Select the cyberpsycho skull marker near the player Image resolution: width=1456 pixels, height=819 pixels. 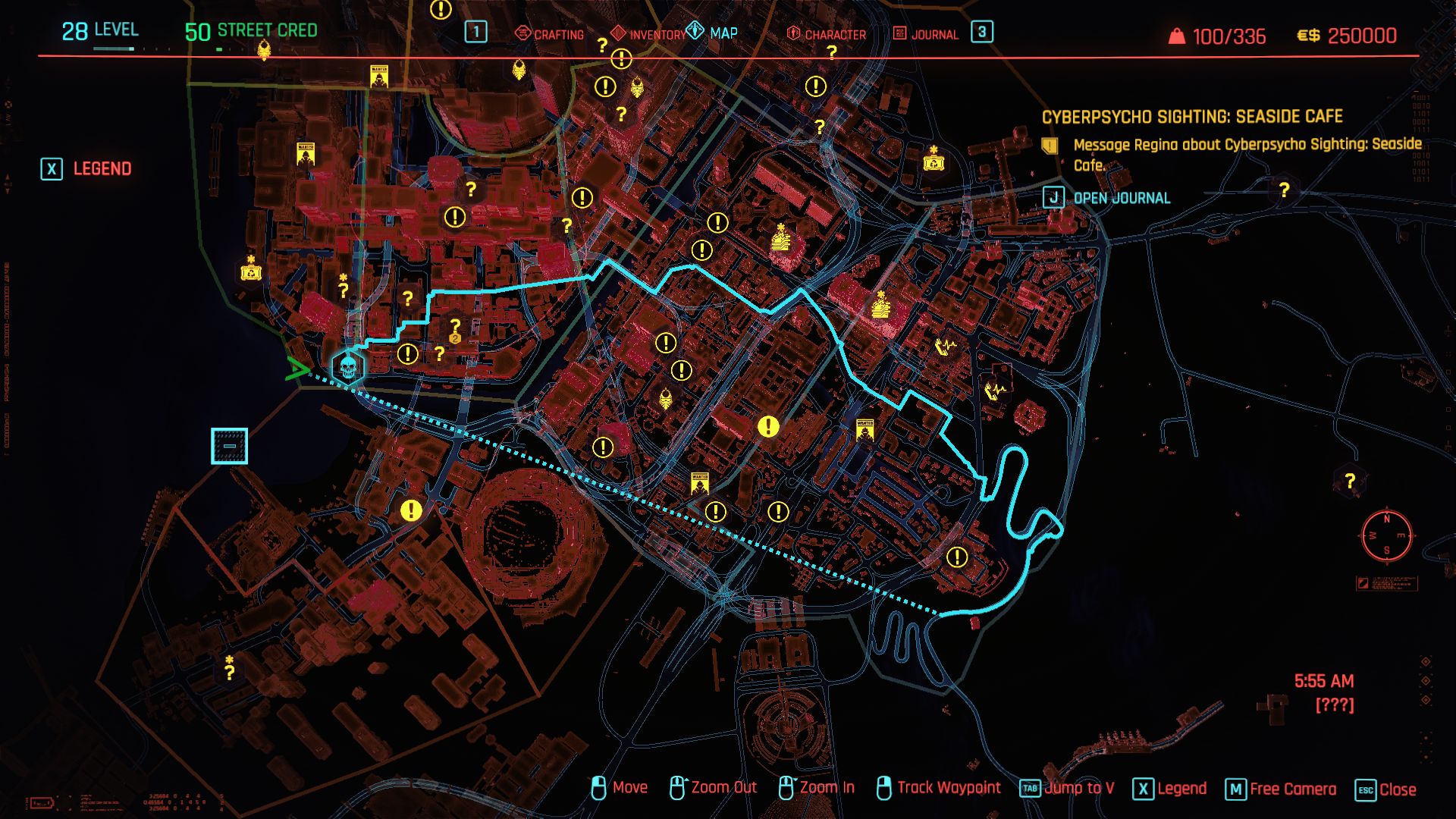point(349,366)
